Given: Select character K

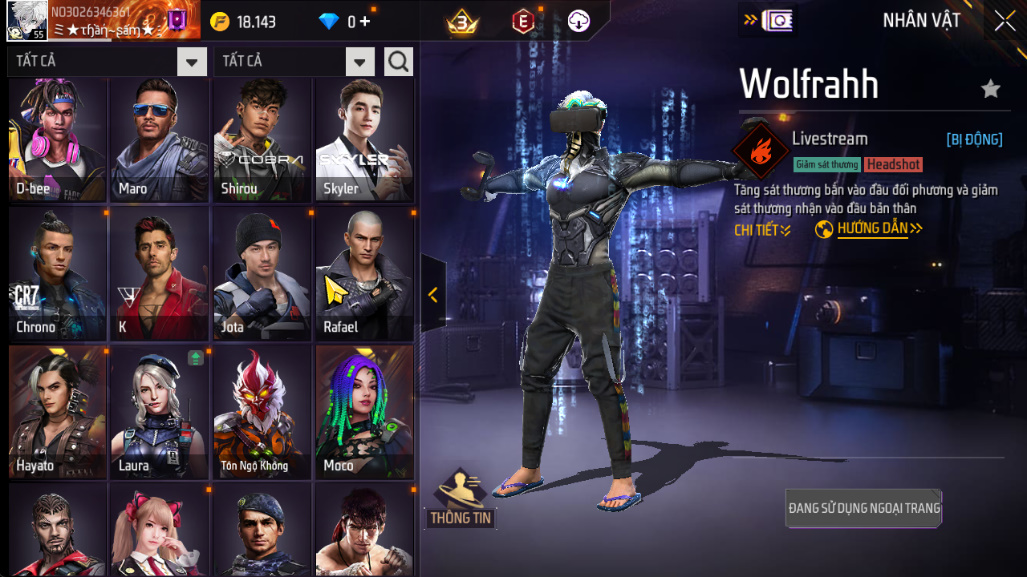Looking at the screenshot, I should pos(160,274).
